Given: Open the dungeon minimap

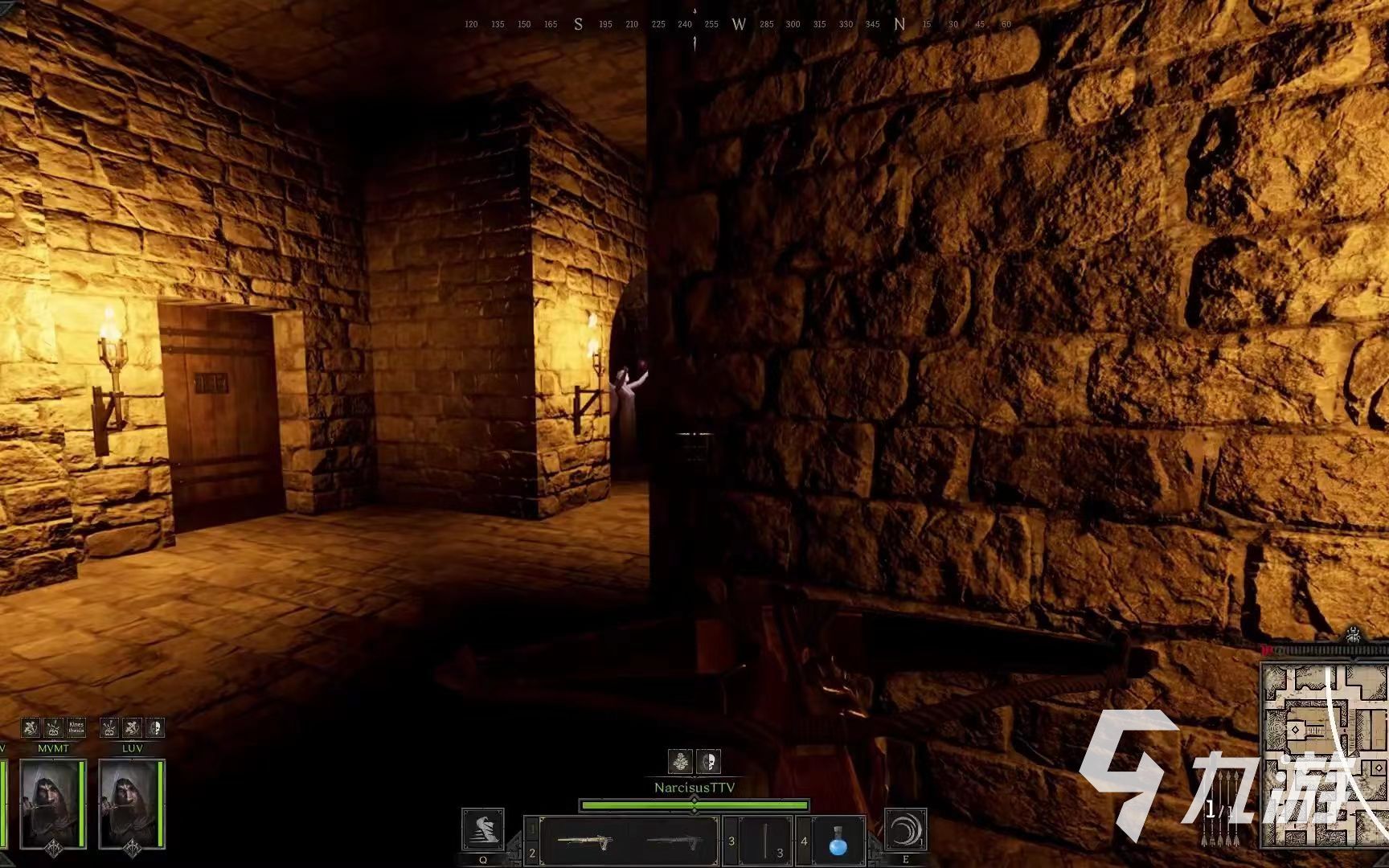Looking at the screenshot, I should [x=1323, y=755].
